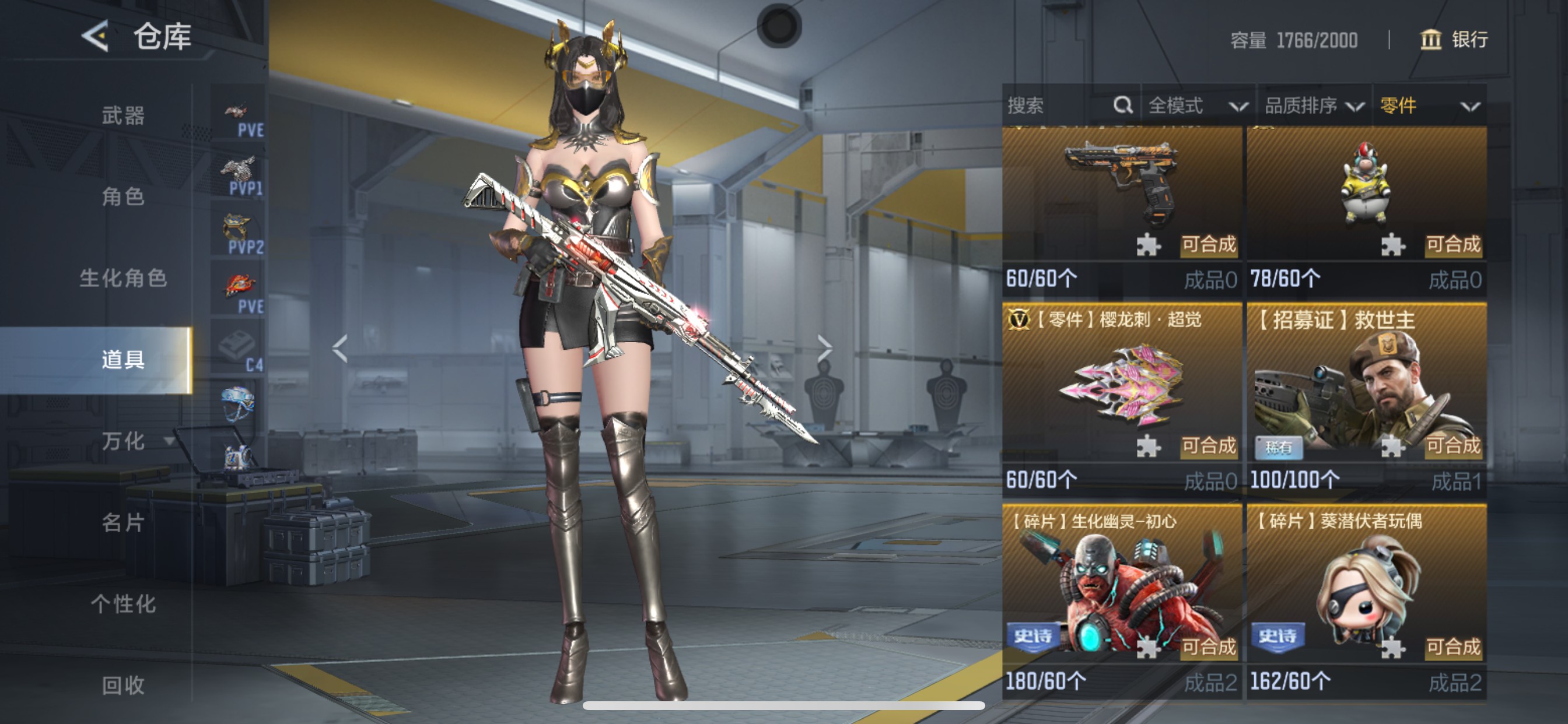
Task: Open the 武器 weapons category
Action: click(x=123, y=115)
